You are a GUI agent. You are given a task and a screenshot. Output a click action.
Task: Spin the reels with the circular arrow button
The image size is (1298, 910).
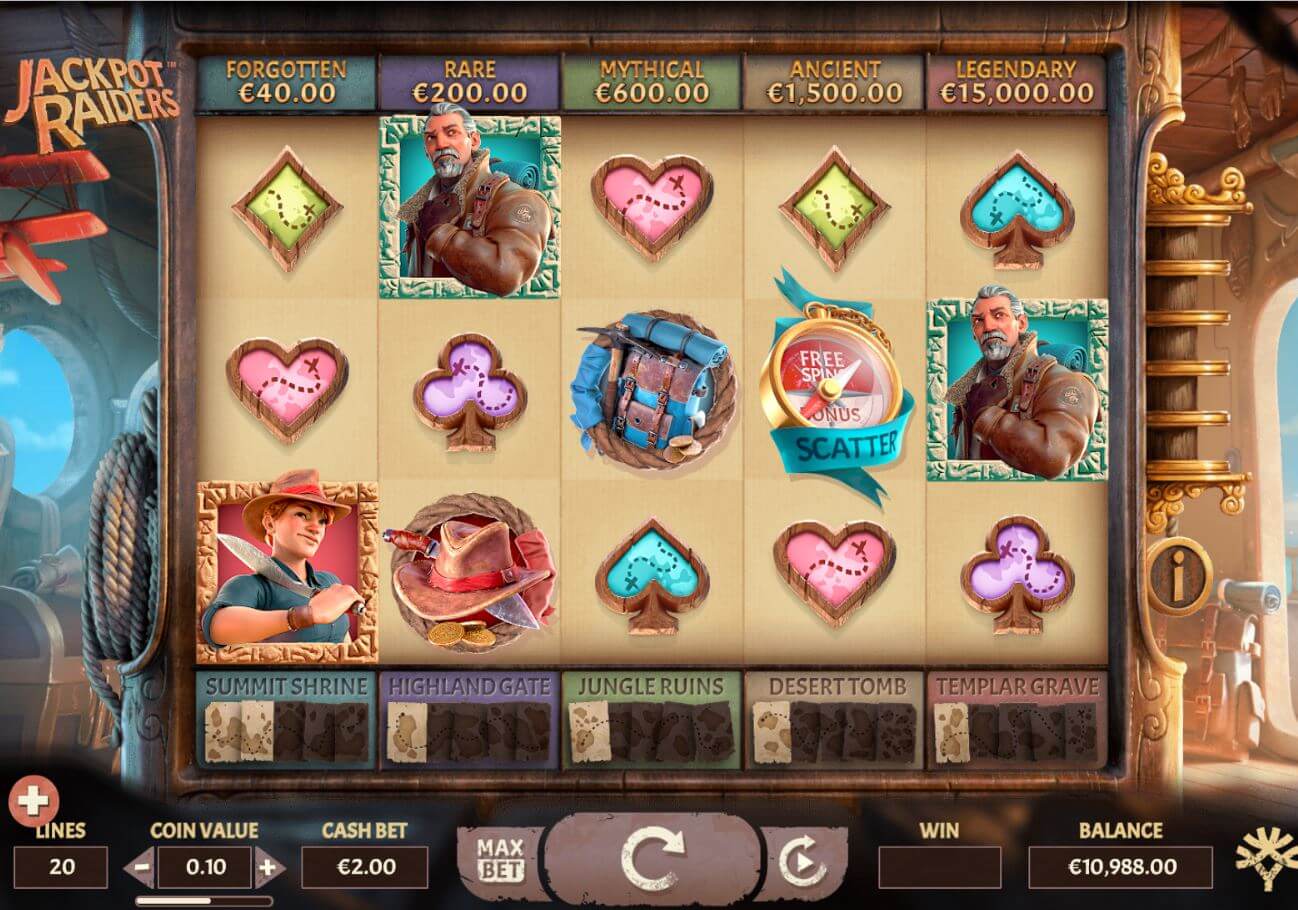(653, 859)
